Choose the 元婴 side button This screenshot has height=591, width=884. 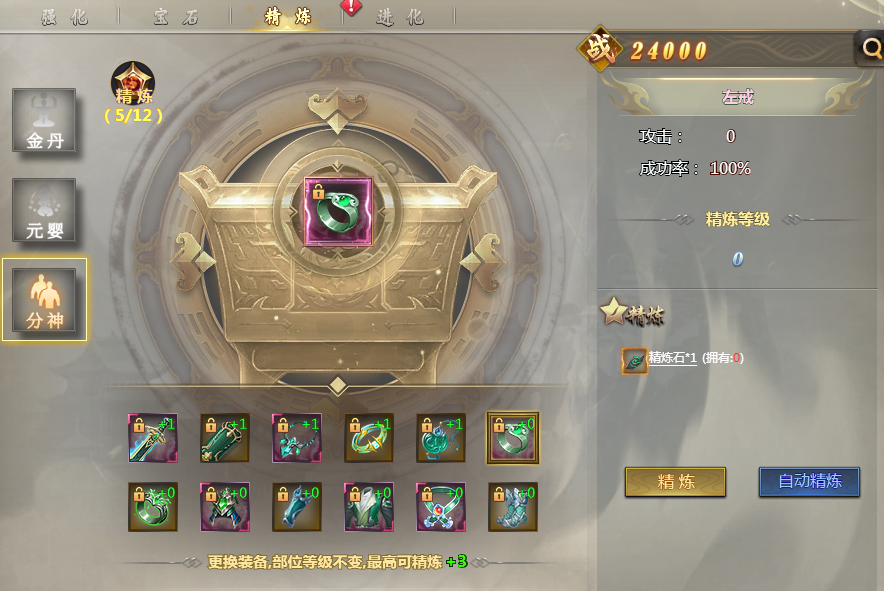44,210
